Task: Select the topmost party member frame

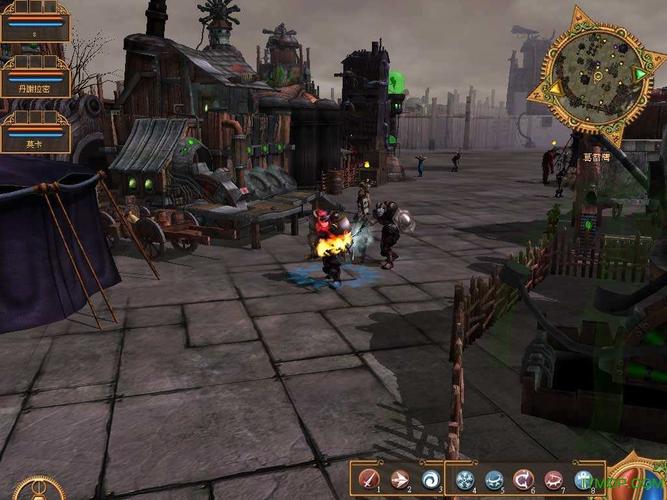Action: (x=35, y=21)
